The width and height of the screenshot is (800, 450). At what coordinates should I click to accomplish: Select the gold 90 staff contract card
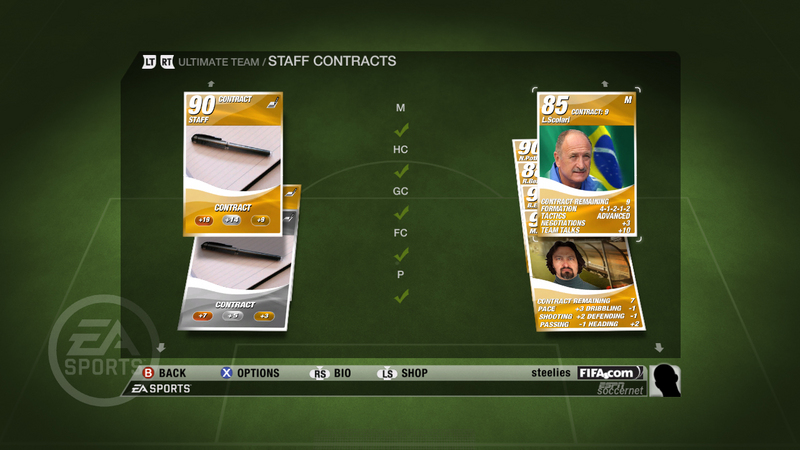click(233, 162)
